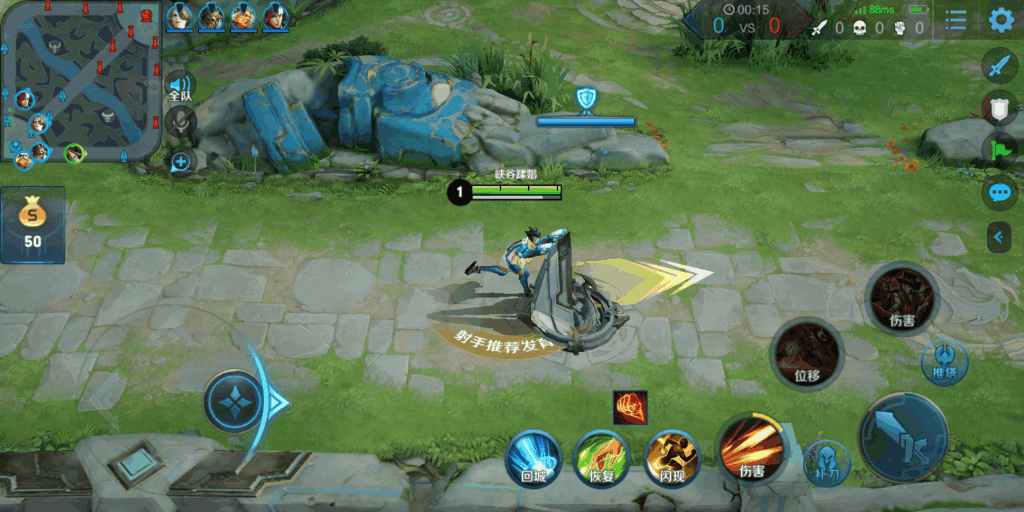Open the scoreboard list icon

pyautogui.click(x=956, y=20)
